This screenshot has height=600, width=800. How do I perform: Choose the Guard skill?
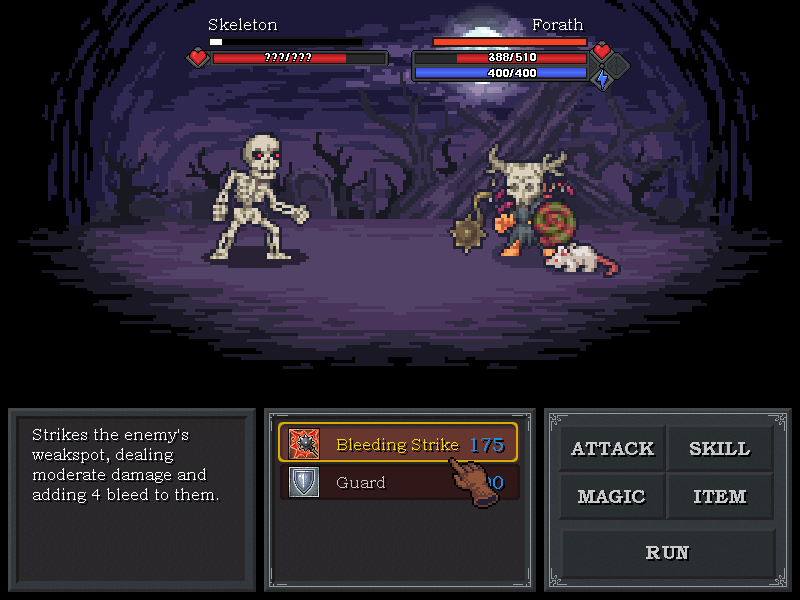(380, 483)
